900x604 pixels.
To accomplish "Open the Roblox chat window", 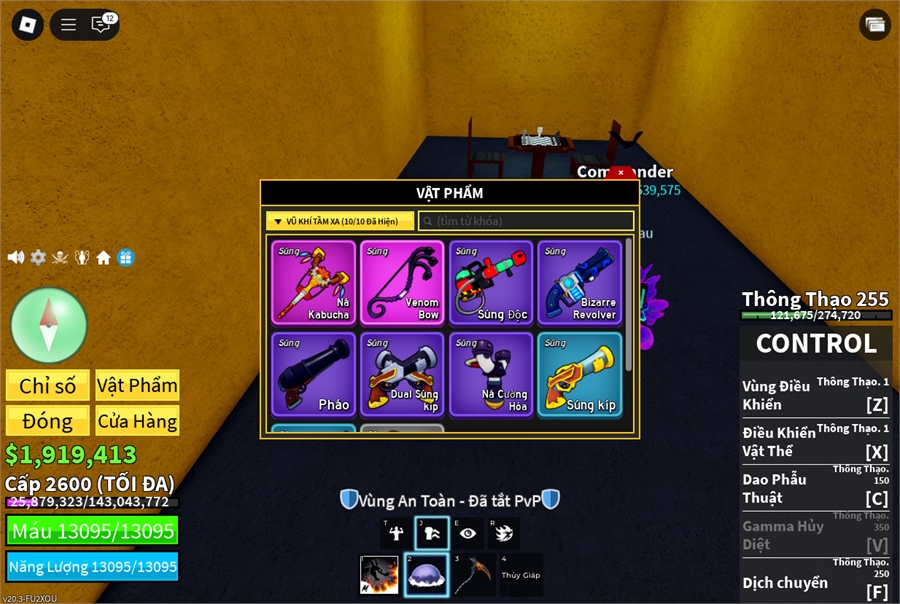I will 101,25.
